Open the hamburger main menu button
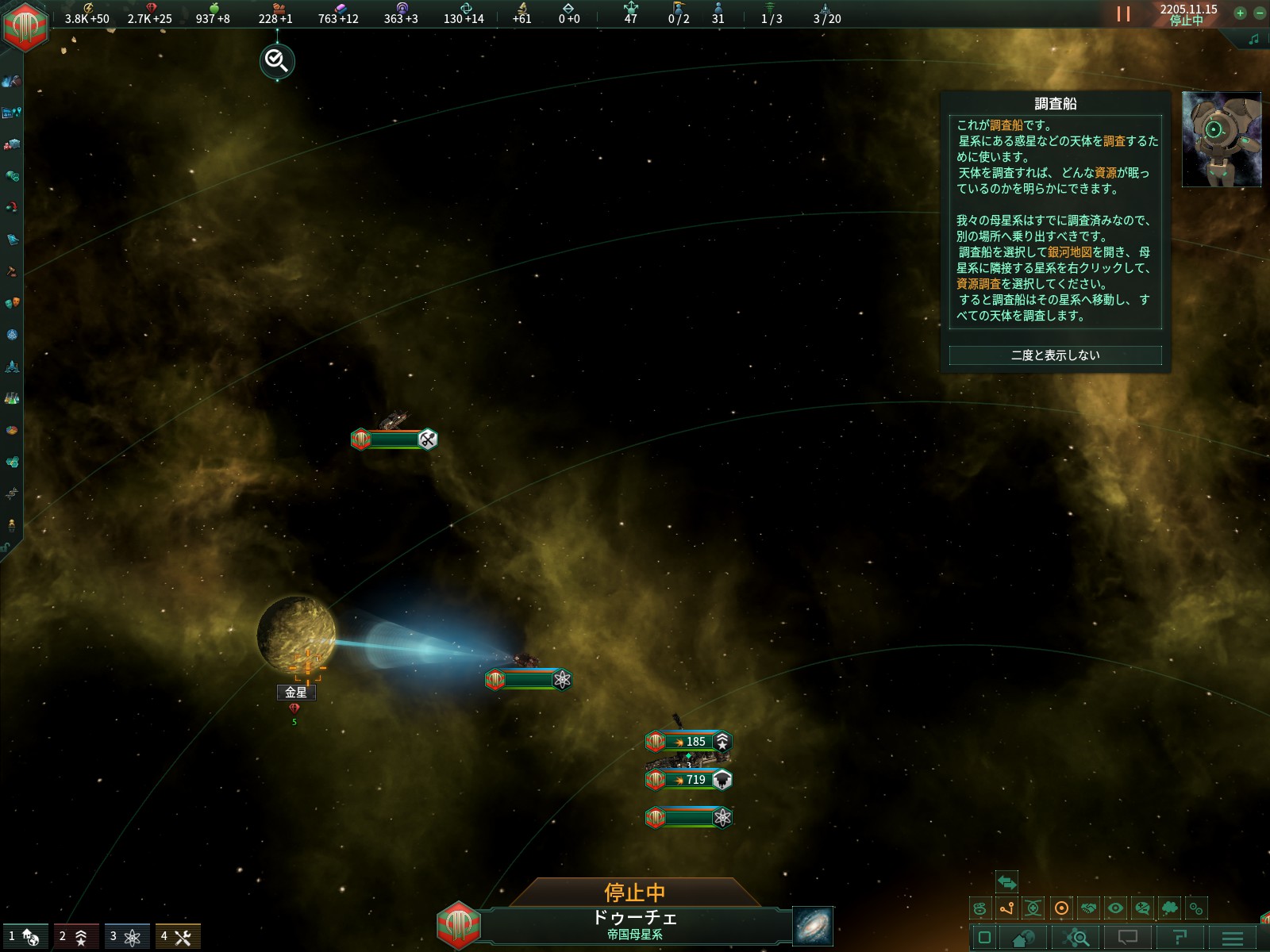Image resolution: width=1270 pixels, height=952 pixels. pos(1232,939)
